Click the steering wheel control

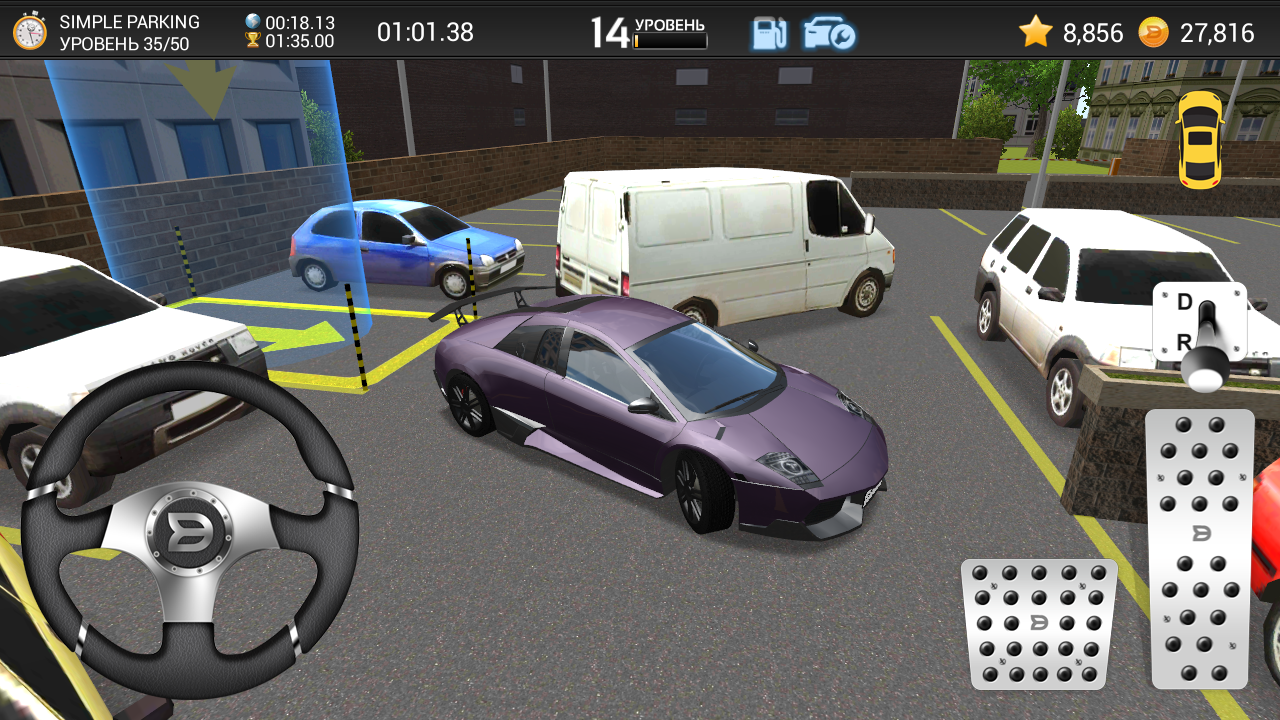pyautogui.click(x=189, y=530)
